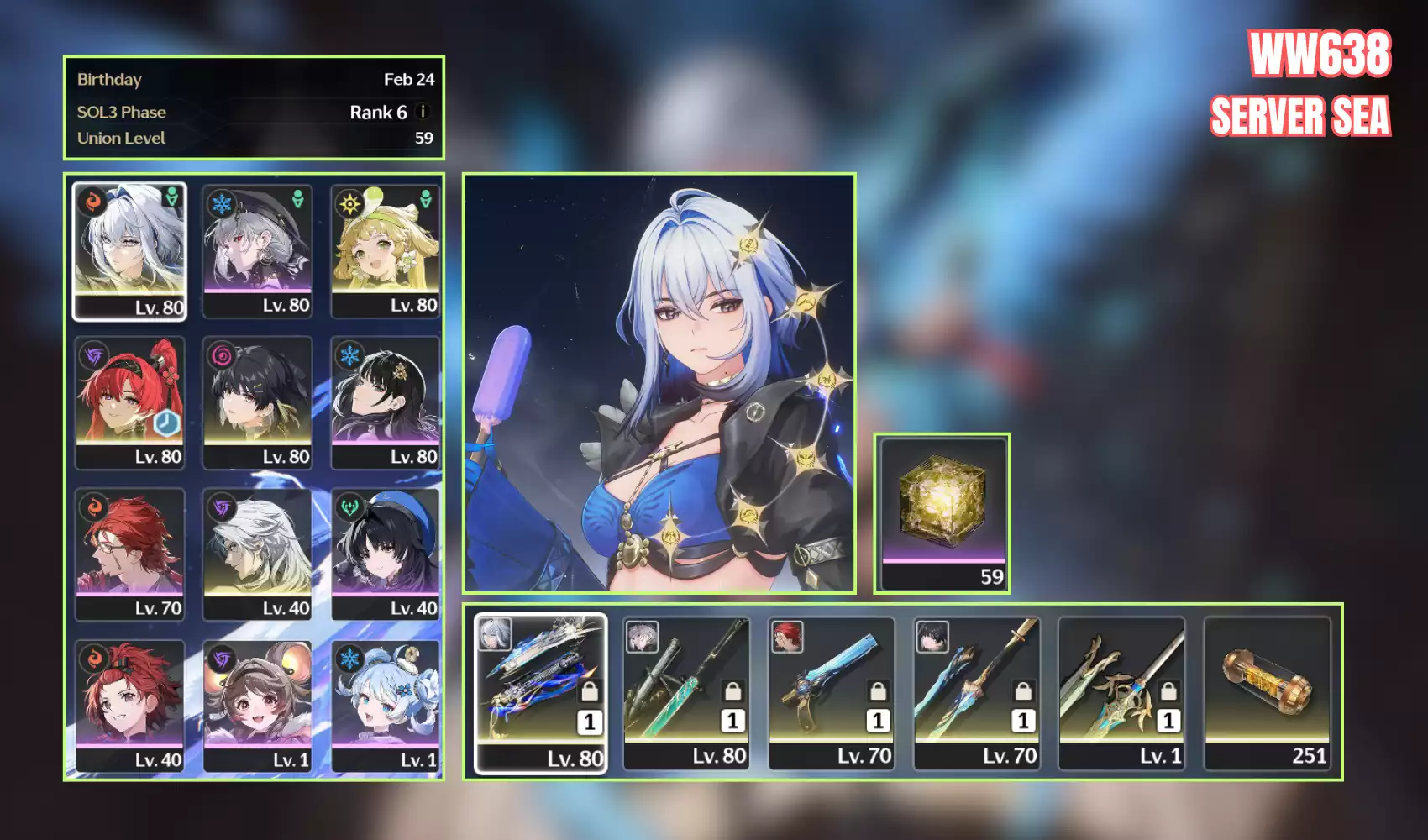This screenshot has width=1428, height=840.
Task: Select the blue pistol weapon at Lv. 70
Action: pos(831,693)
